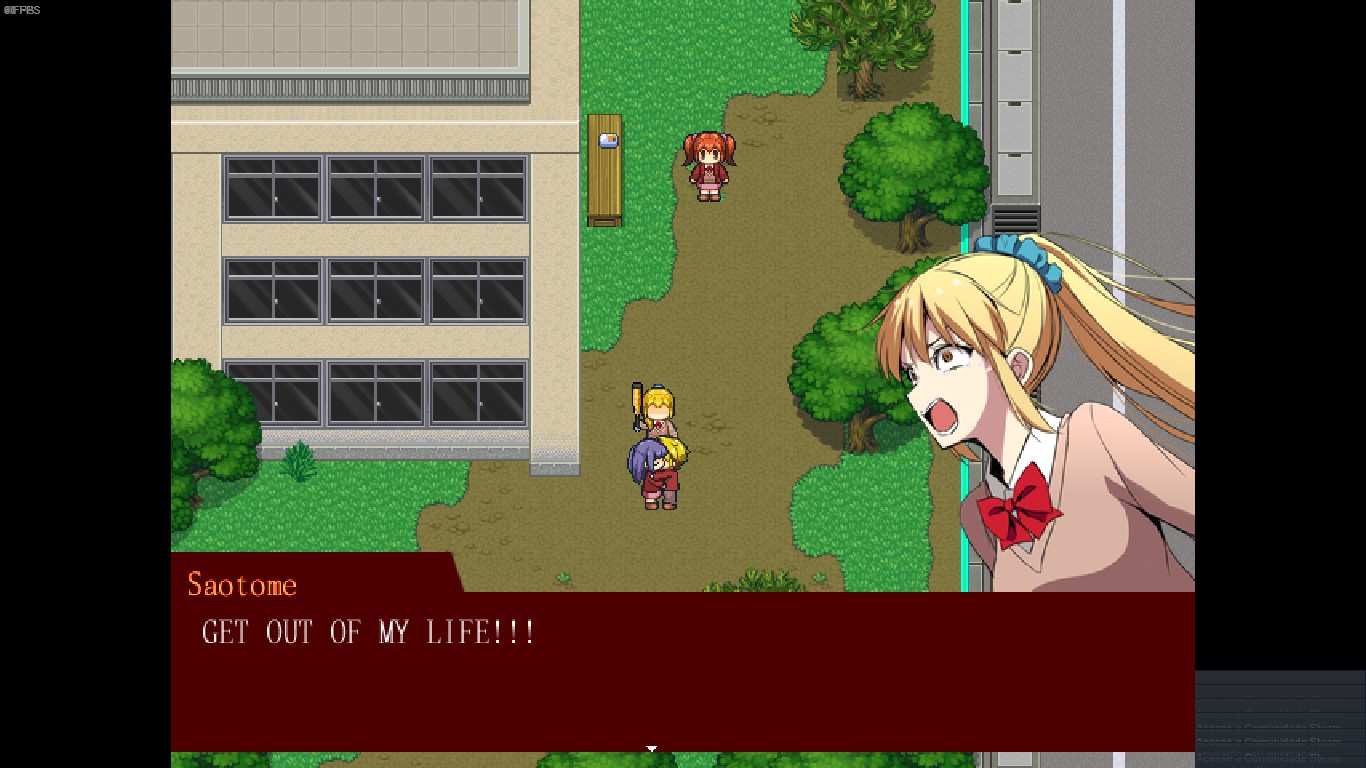This screenshot has height=768, width=1366.
Task: Click the FPS counter in the top-left corner
Action: 20,10
